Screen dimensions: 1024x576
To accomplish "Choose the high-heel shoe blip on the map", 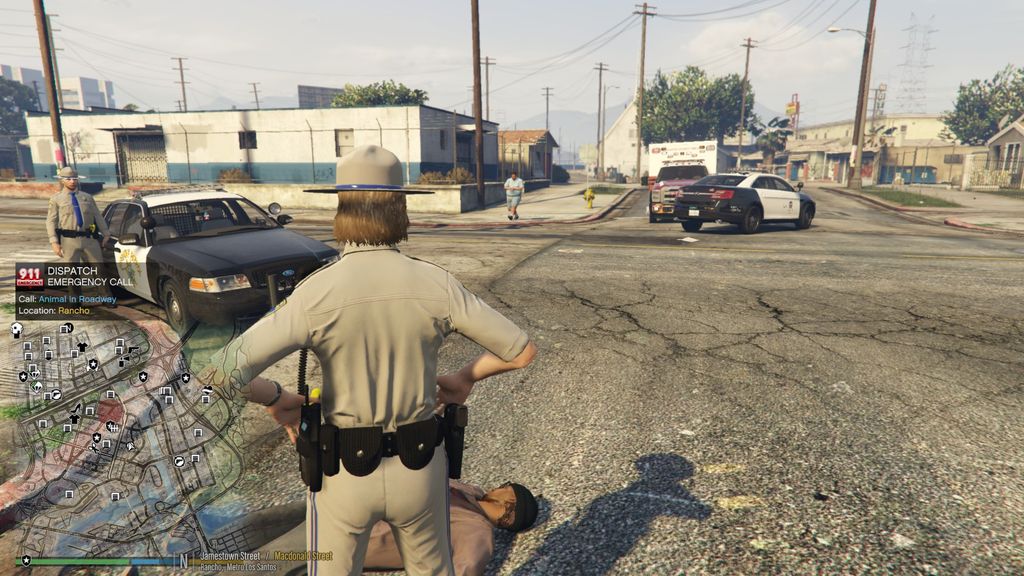I will (76, 408).
